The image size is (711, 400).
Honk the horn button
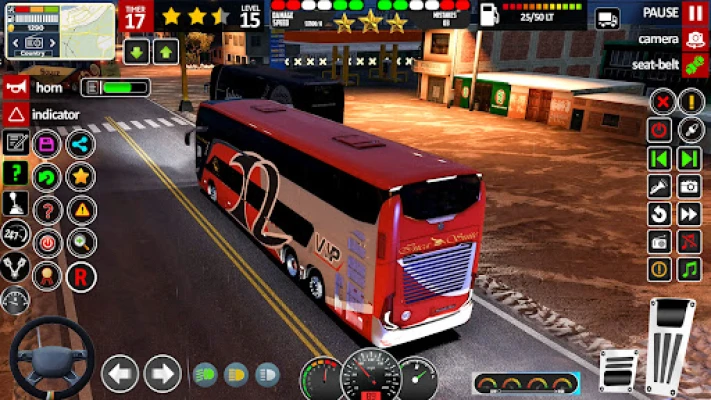click(15, 87)
